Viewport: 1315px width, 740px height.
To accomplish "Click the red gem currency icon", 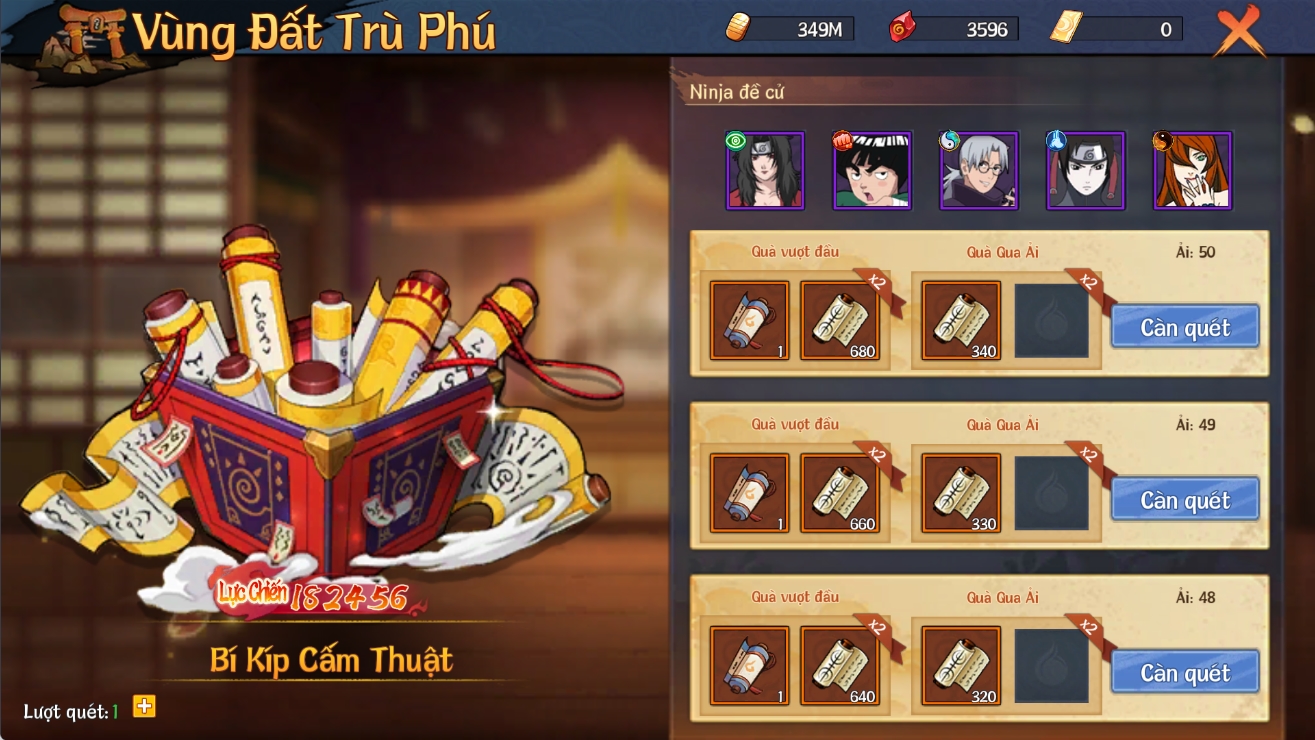I will pyautogui.click(x=902, y=29).
